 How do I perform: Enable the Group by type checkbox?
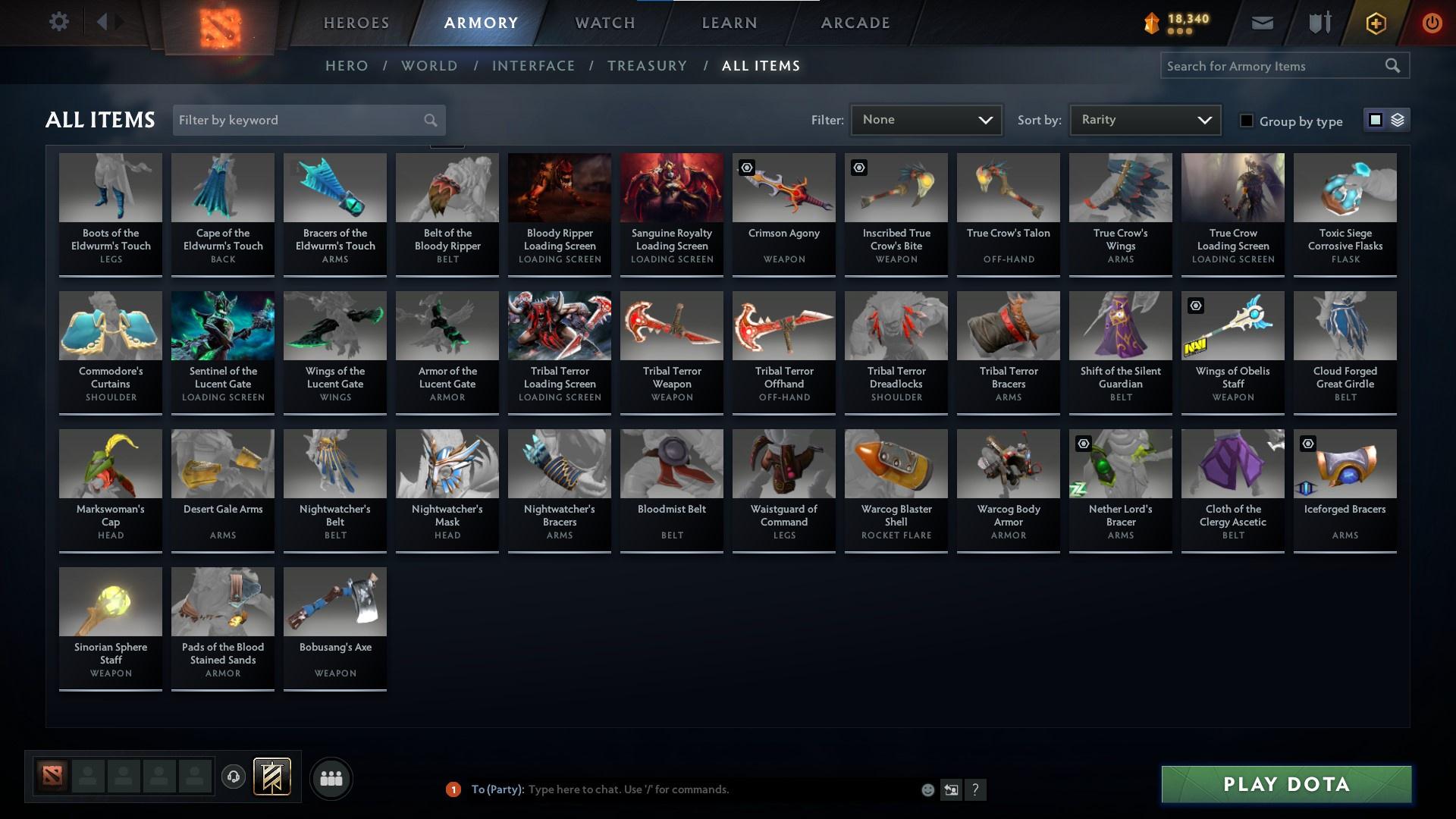[x=1247, y=121]
